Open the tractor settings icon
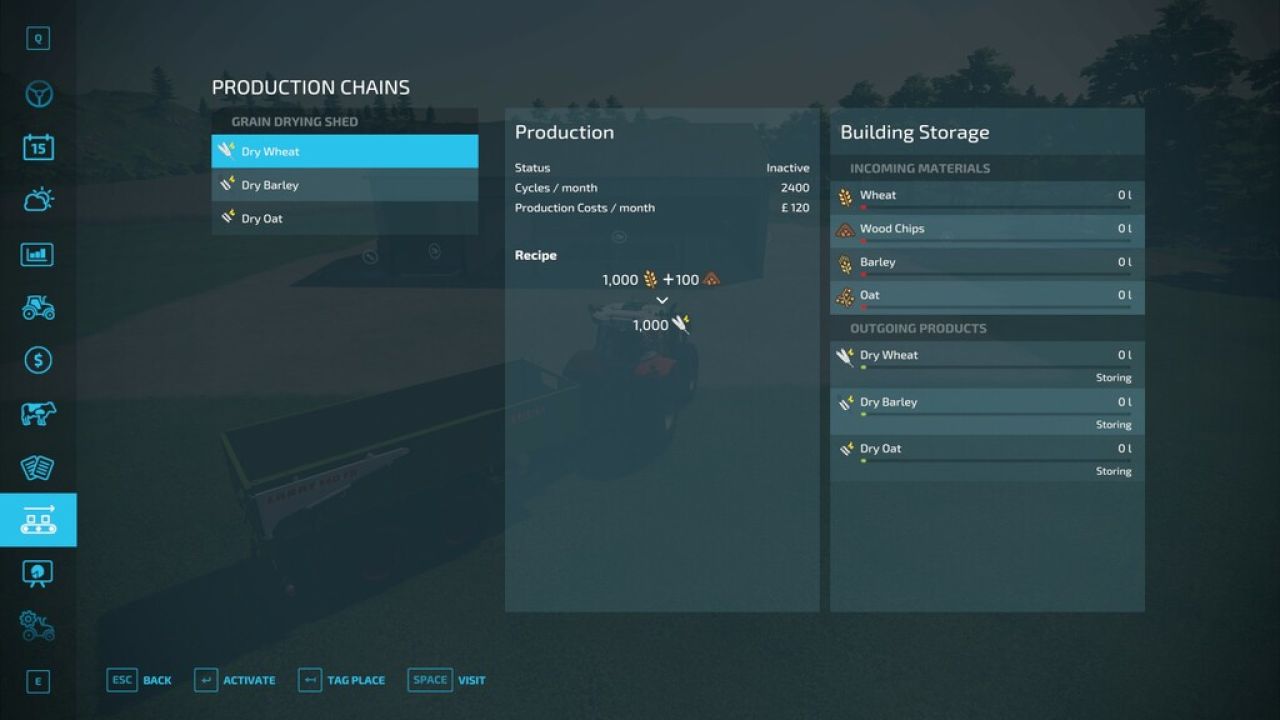The height and width of the screenshot is (720, 1280). coord(38,625)
